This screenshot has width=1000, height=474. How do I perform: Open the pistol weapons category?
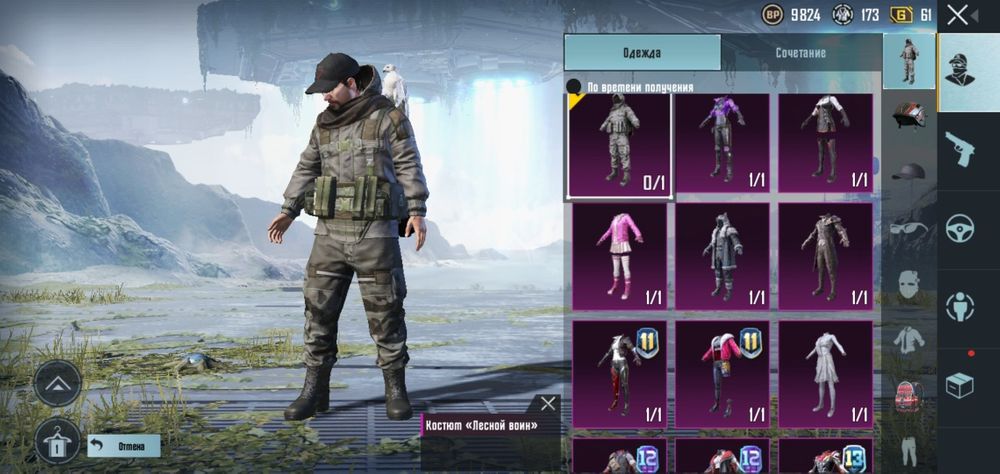pyautogui.click(x=960, y=148)
